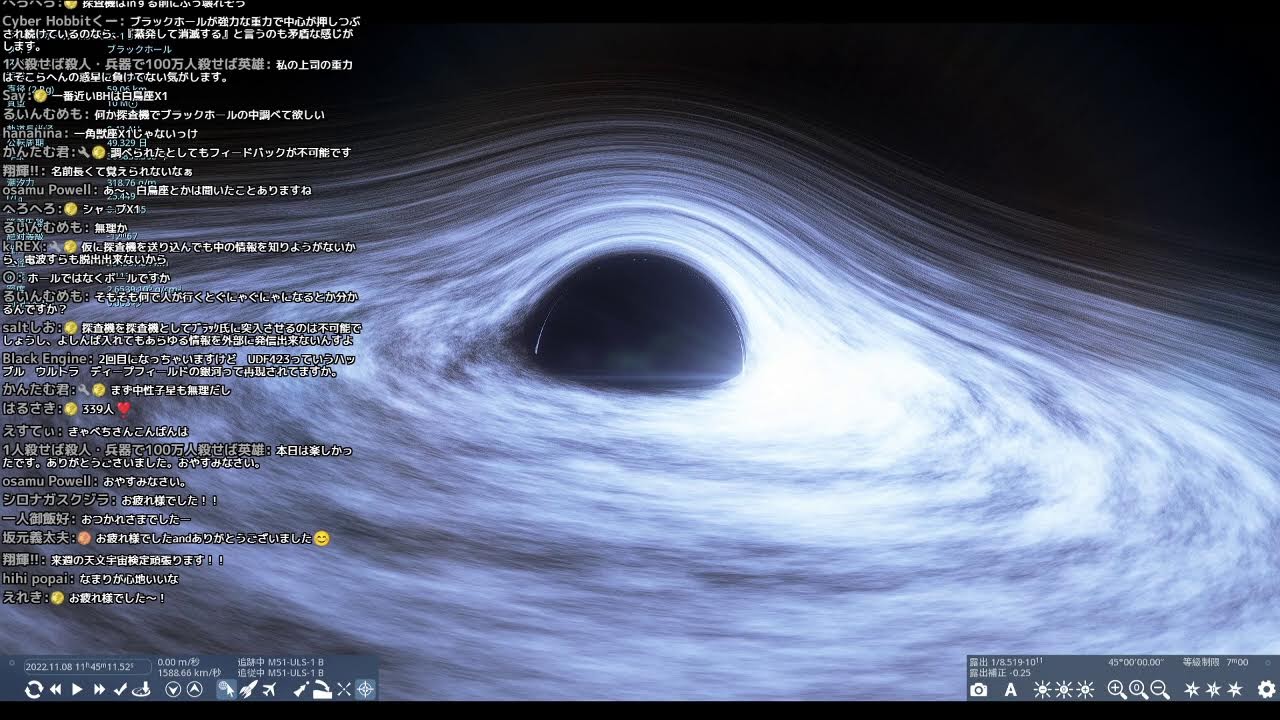Image resolution: width=1280 pixels, height=720 pixels.
Task: Raise star magnitude limit with the star plus icon
Action: point(1191,690)
